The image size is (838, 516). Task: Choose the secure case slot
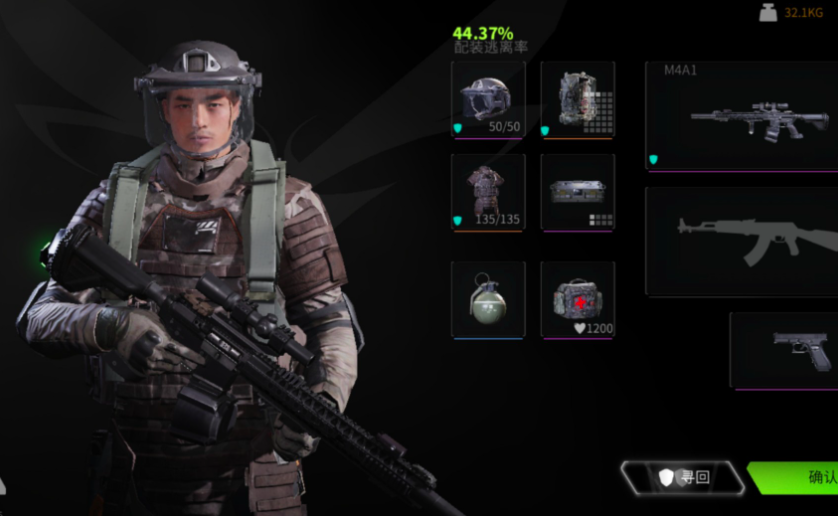(x=578, y=192)
